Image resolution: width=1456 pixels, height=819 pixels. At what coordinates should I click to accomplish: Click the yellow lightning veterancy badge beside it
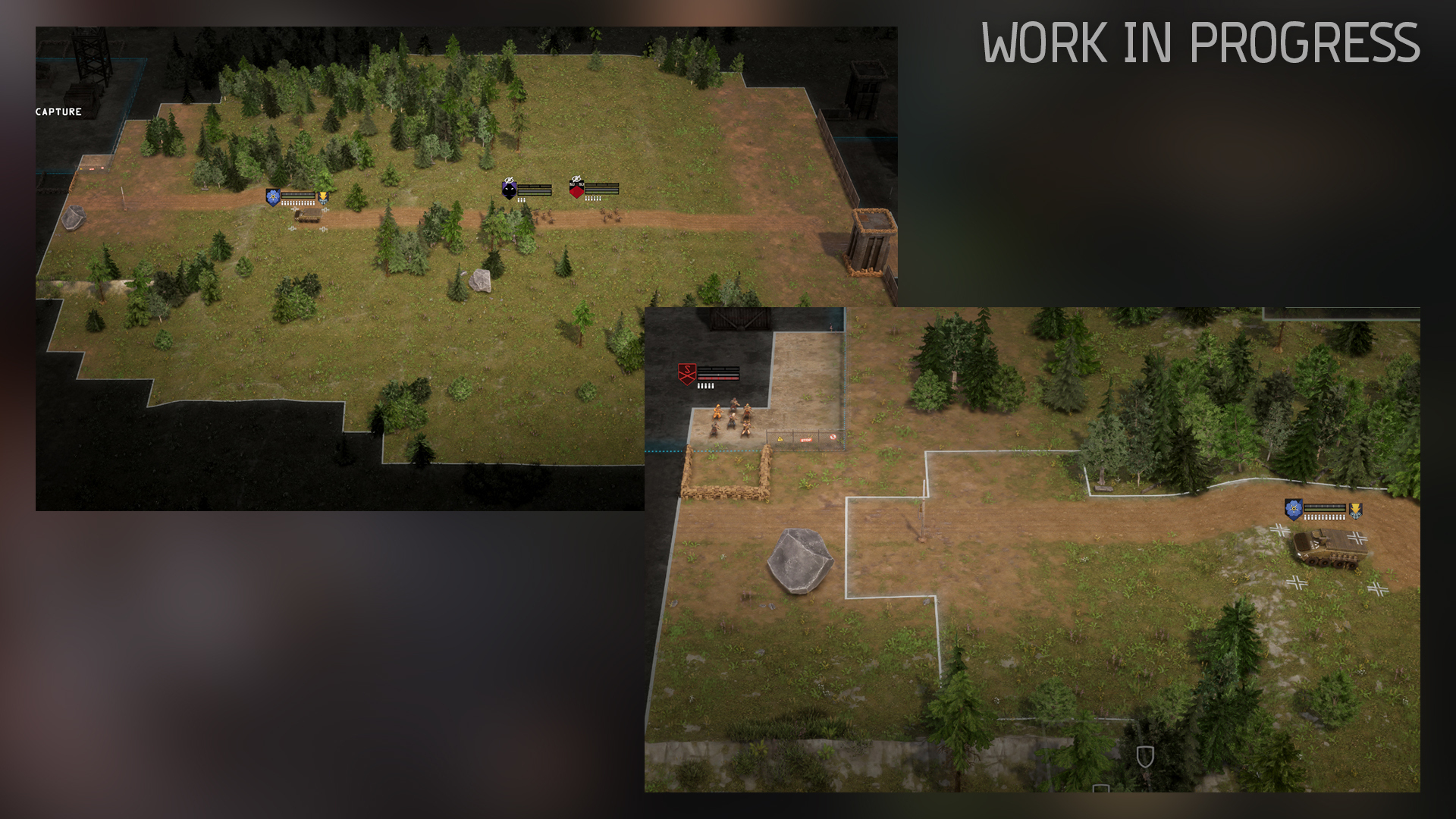(323, 196)
